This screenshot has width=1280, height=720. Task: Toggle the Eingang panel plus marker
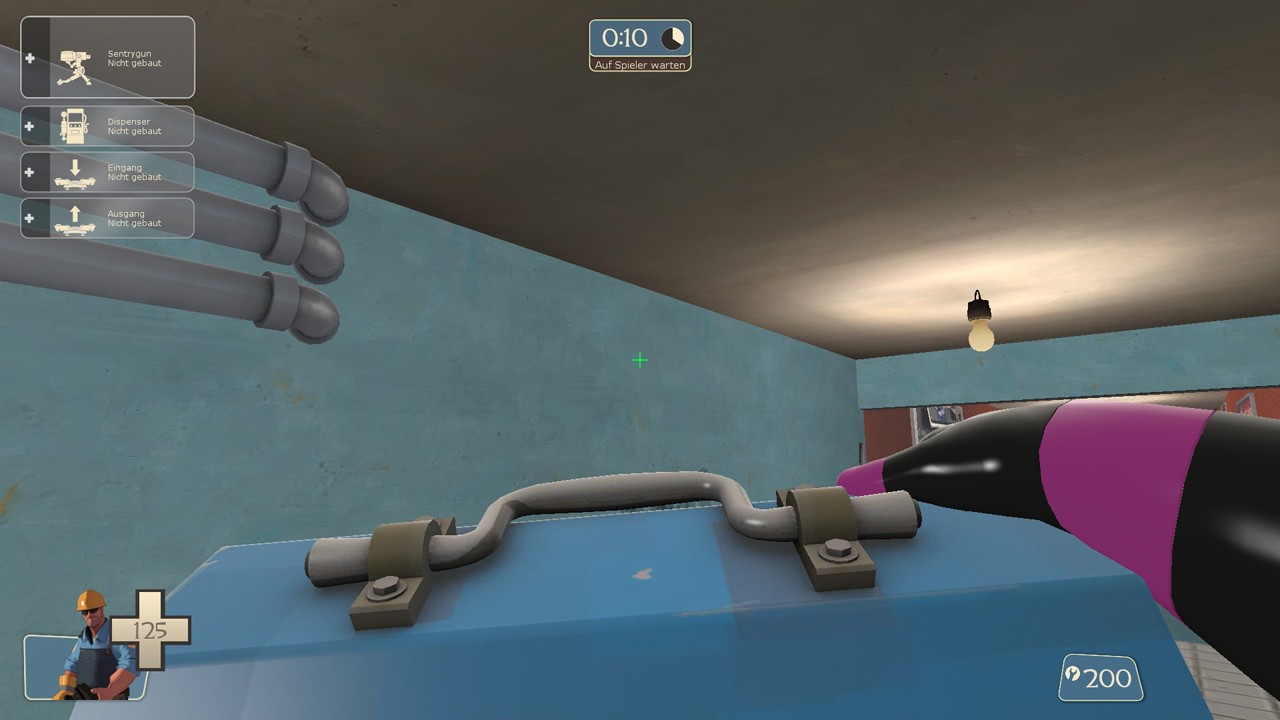pos(29,172)
